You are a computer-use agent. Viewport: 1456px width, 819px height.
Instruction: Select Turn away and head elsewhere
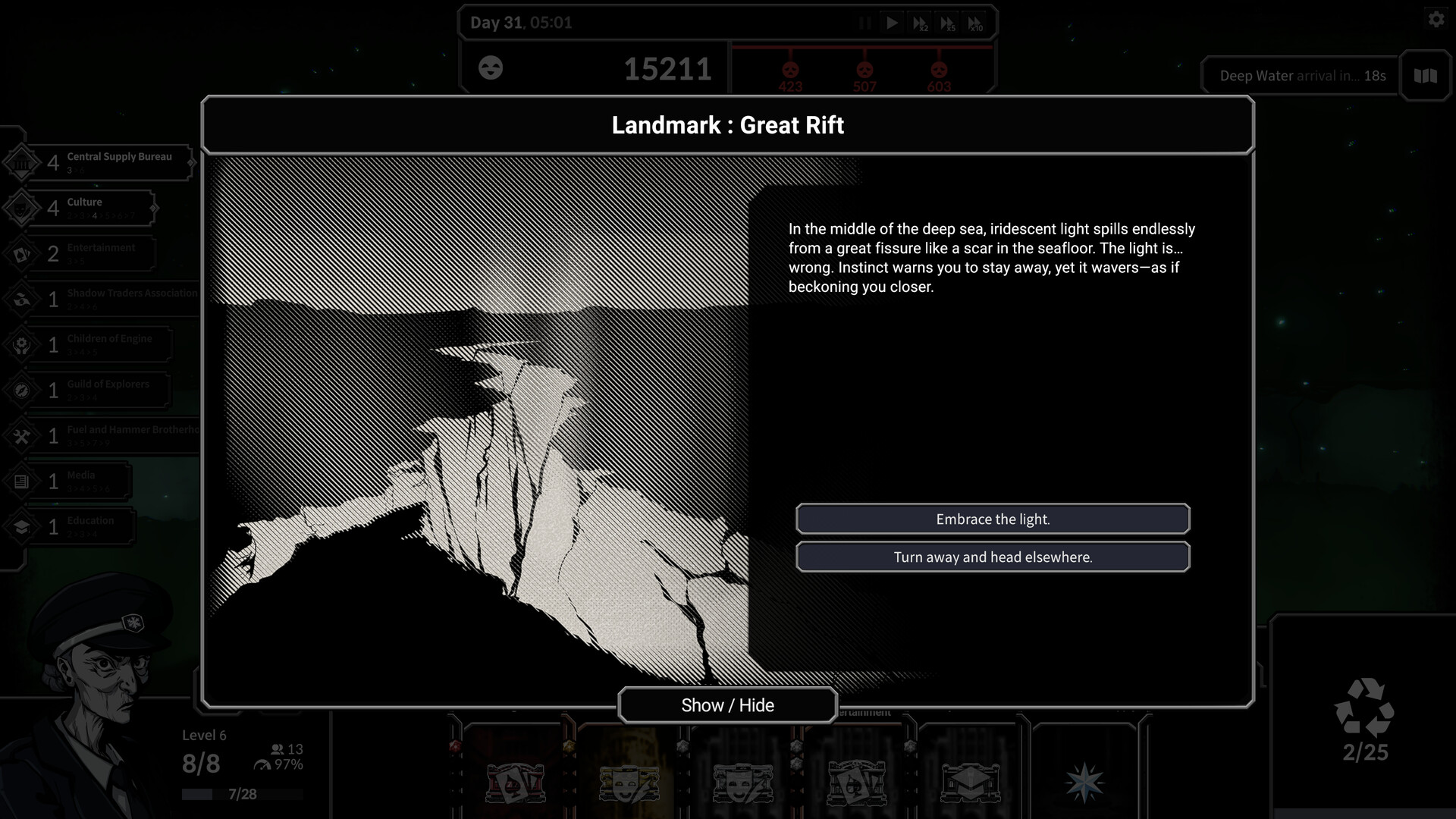pos(993,557)
